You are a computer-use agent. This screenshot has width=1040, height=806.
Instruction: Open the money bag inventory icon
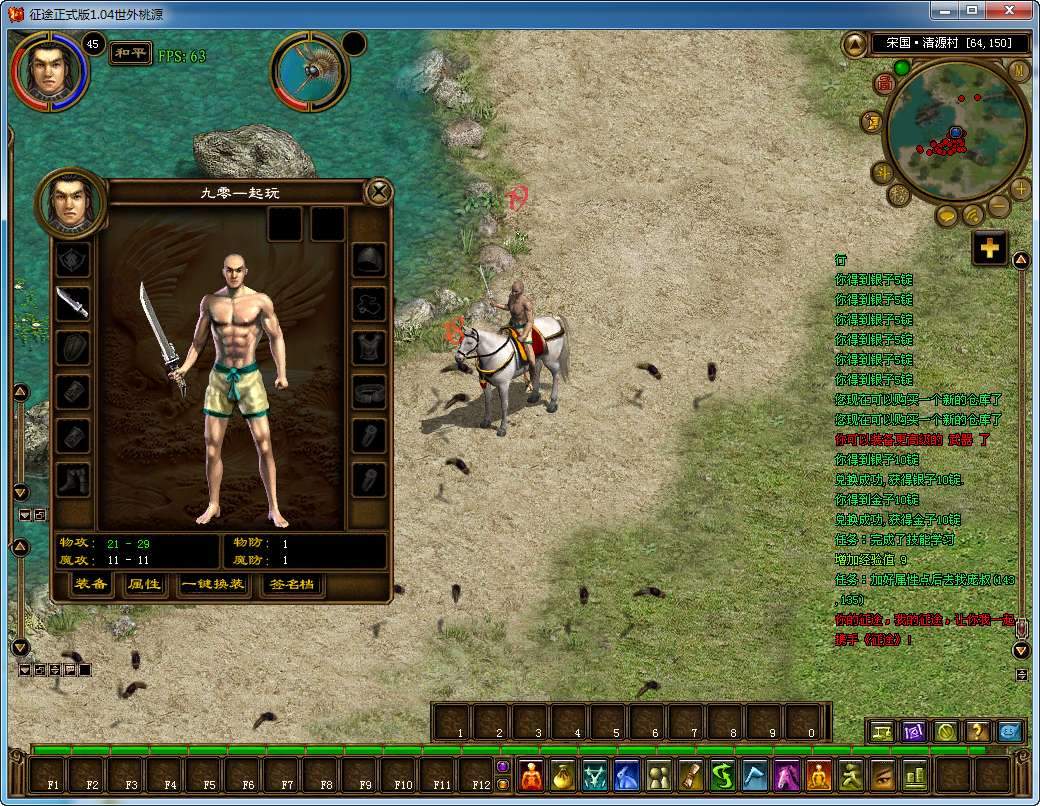[563, 775]
